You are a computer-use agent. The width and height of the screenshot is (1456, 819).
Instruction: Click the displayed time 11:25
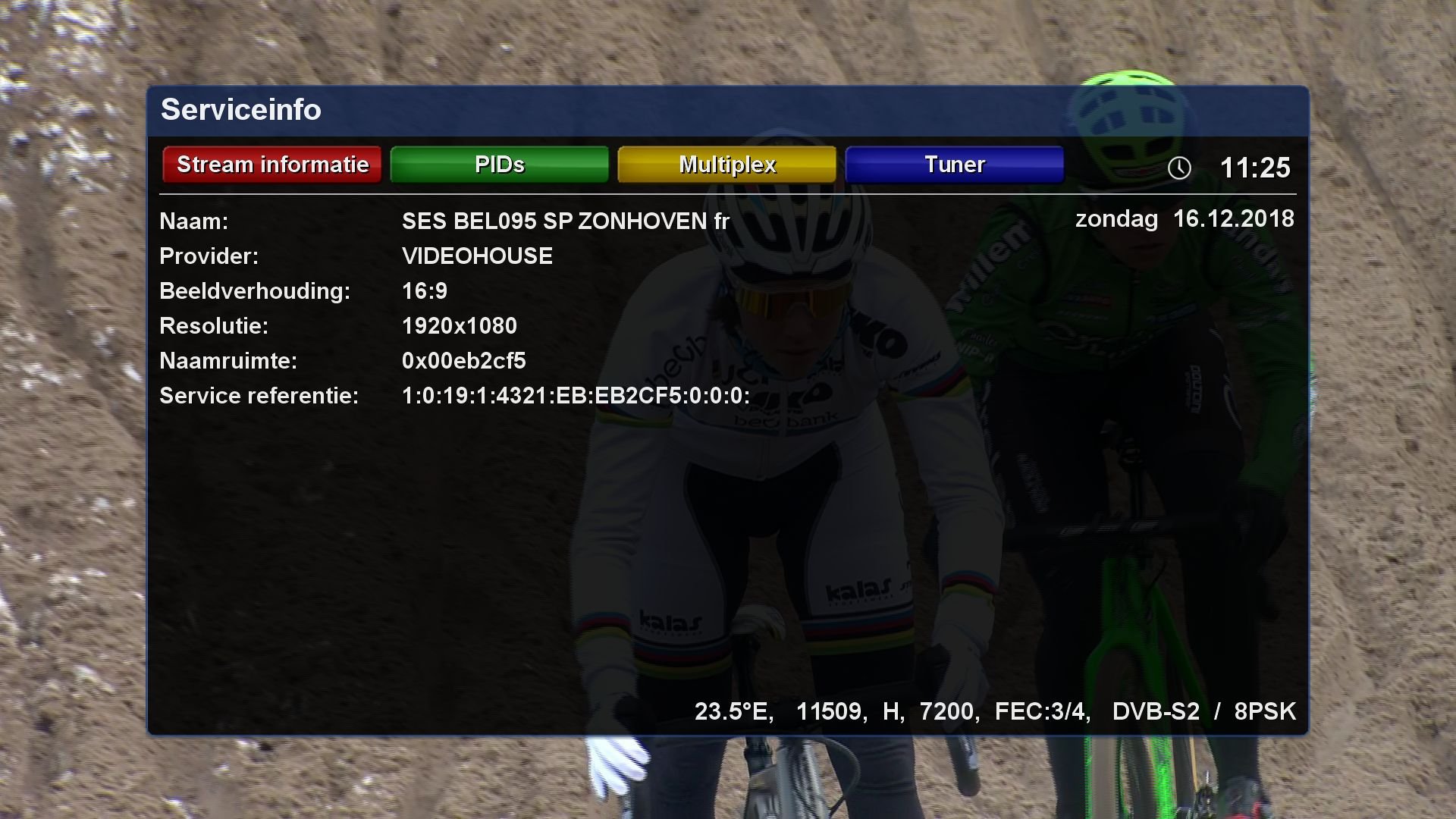point(1255,168)
